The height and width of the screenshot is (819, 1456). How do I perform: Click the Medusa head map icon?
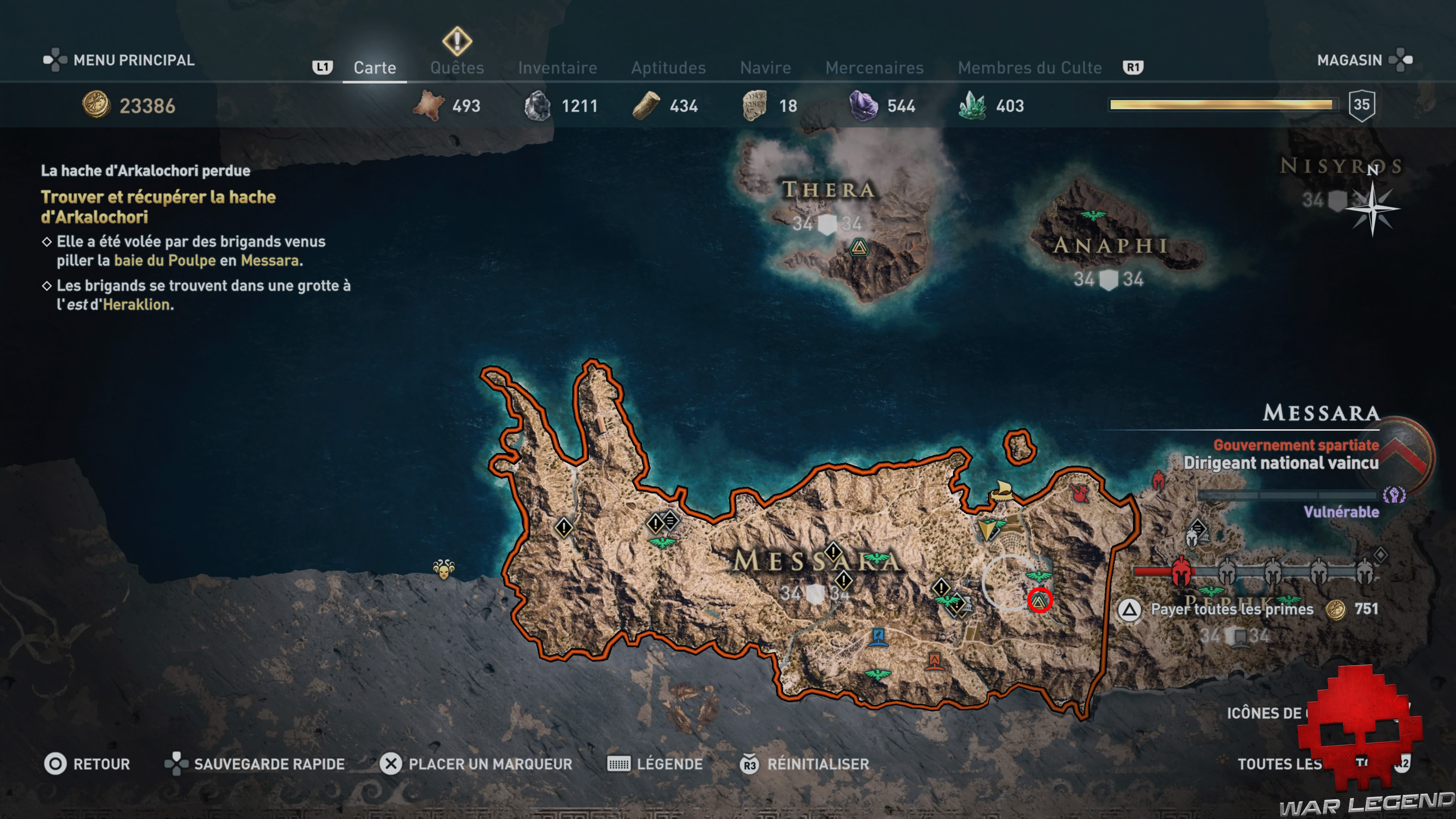pyautogui.click(x=444, y=569)
